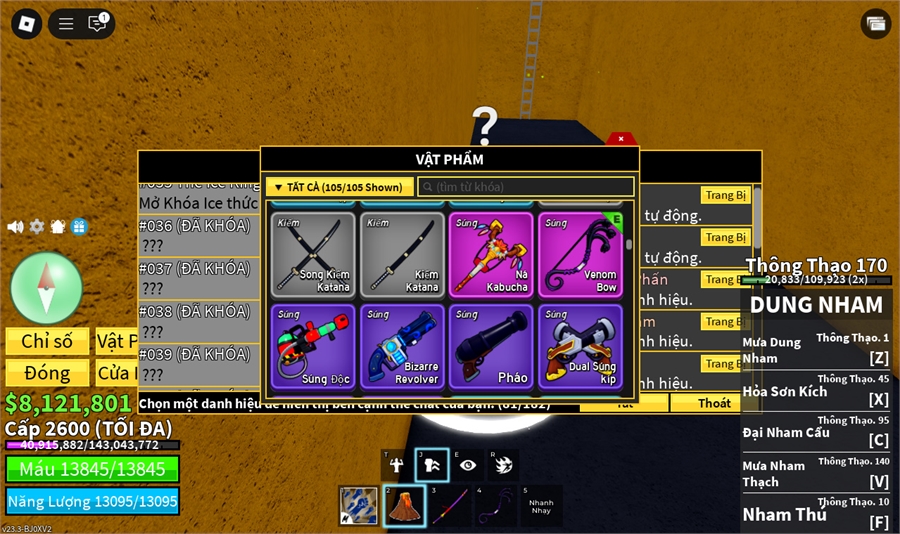Screen dimensions: 900x534
Task: Close the Vật Phẩm inventory window
Action: 621,139
